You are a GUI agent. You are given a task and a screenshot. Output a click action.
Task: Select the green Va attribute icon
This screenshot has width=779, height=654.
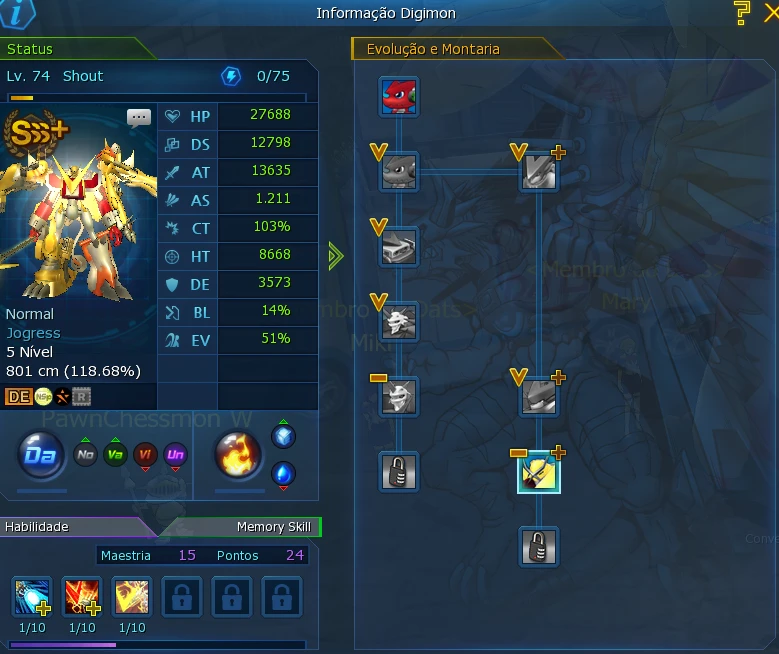click(116, 456)
